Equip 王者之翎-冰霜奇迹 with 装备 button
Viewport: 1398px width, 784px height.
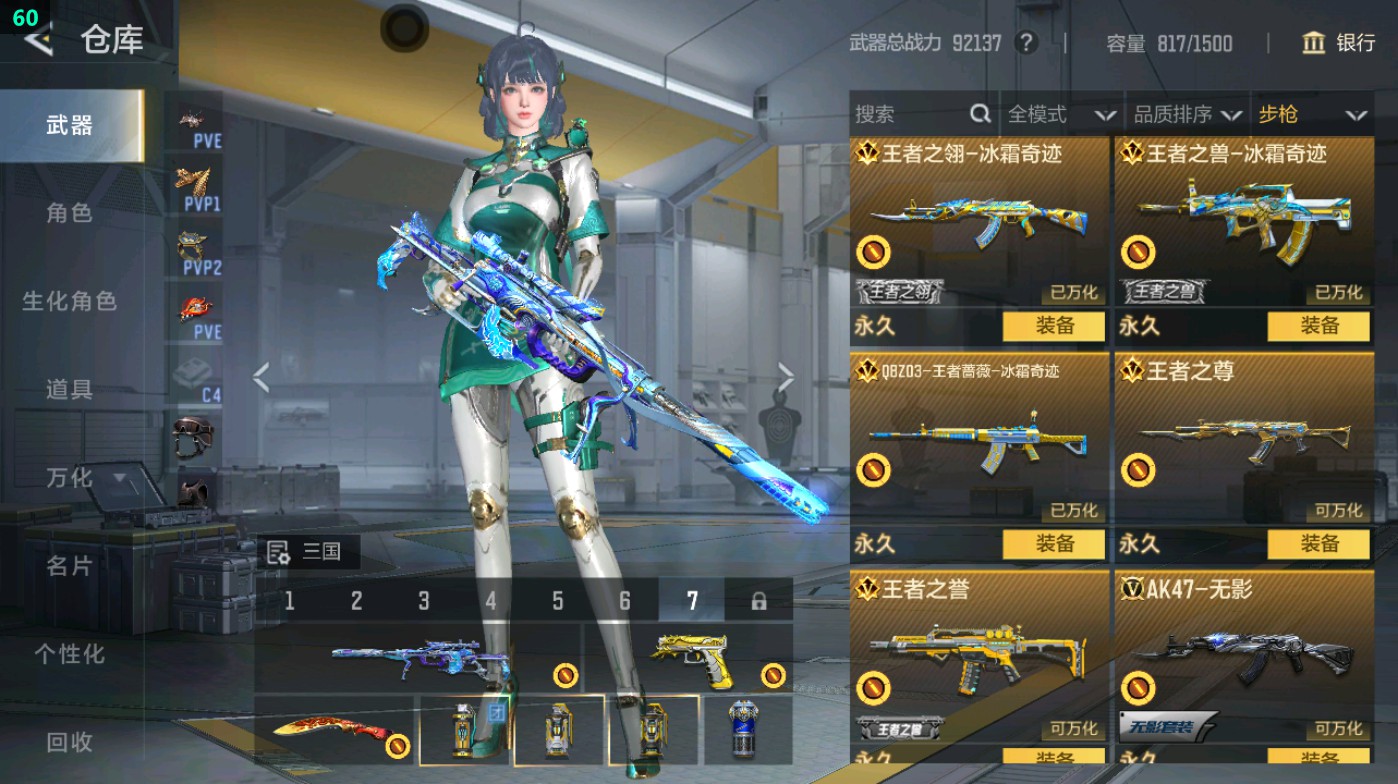(x=1054, y=326)
